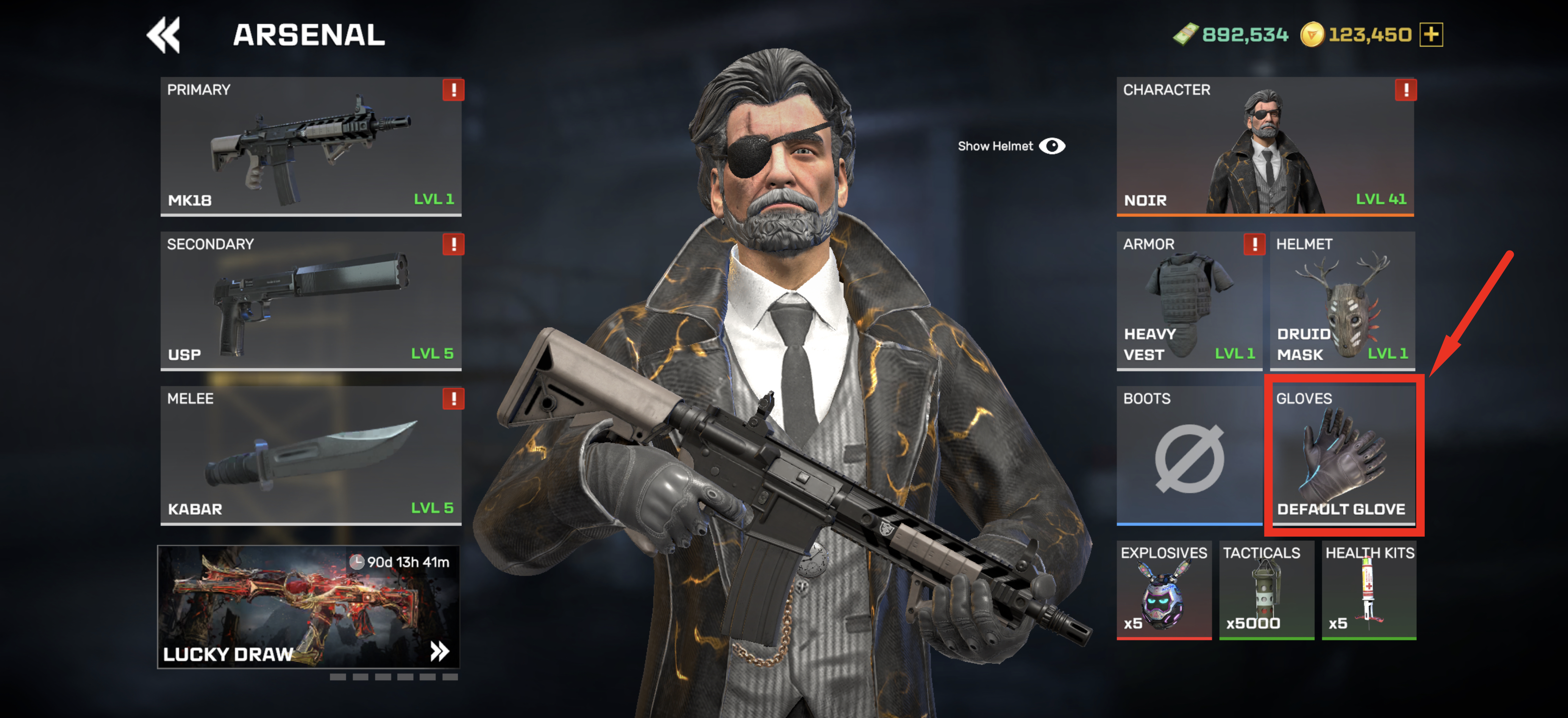Select the USP secondary weapon slot
Image resolution: width=1568 pixels, height=718 pixels.
311,300
